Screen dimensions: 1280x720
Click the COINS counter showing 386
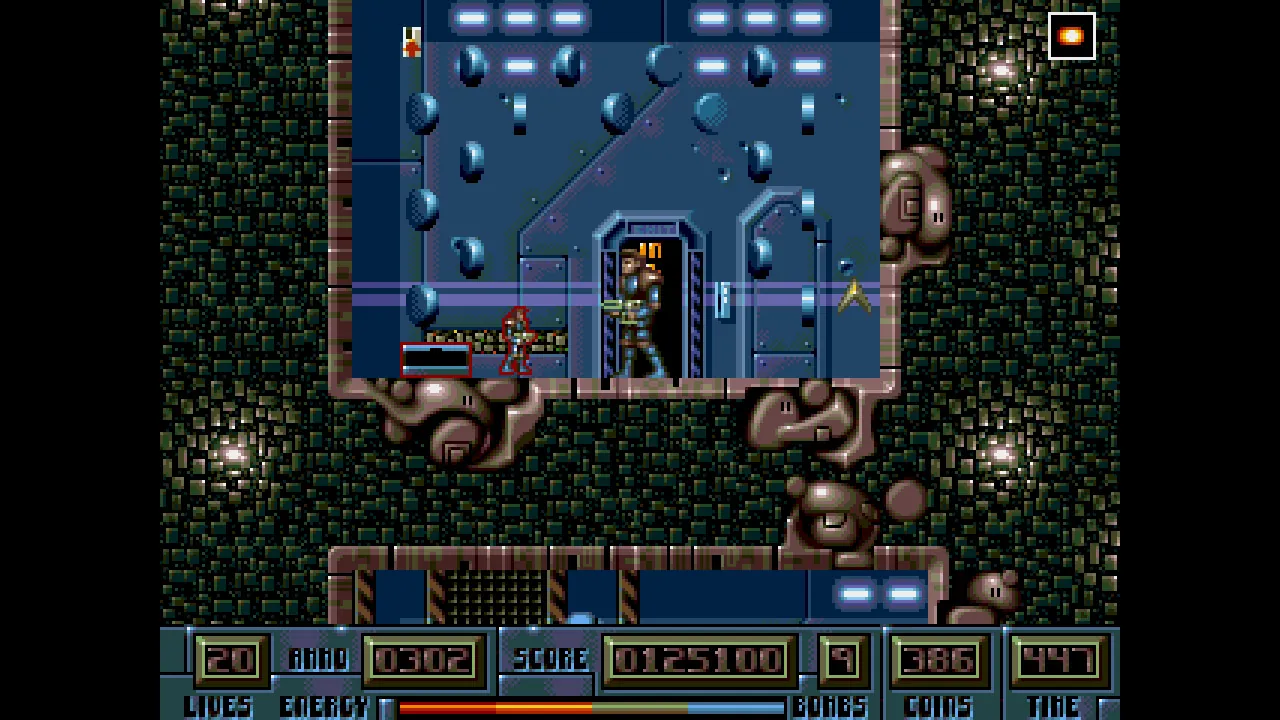pos(938,658)
